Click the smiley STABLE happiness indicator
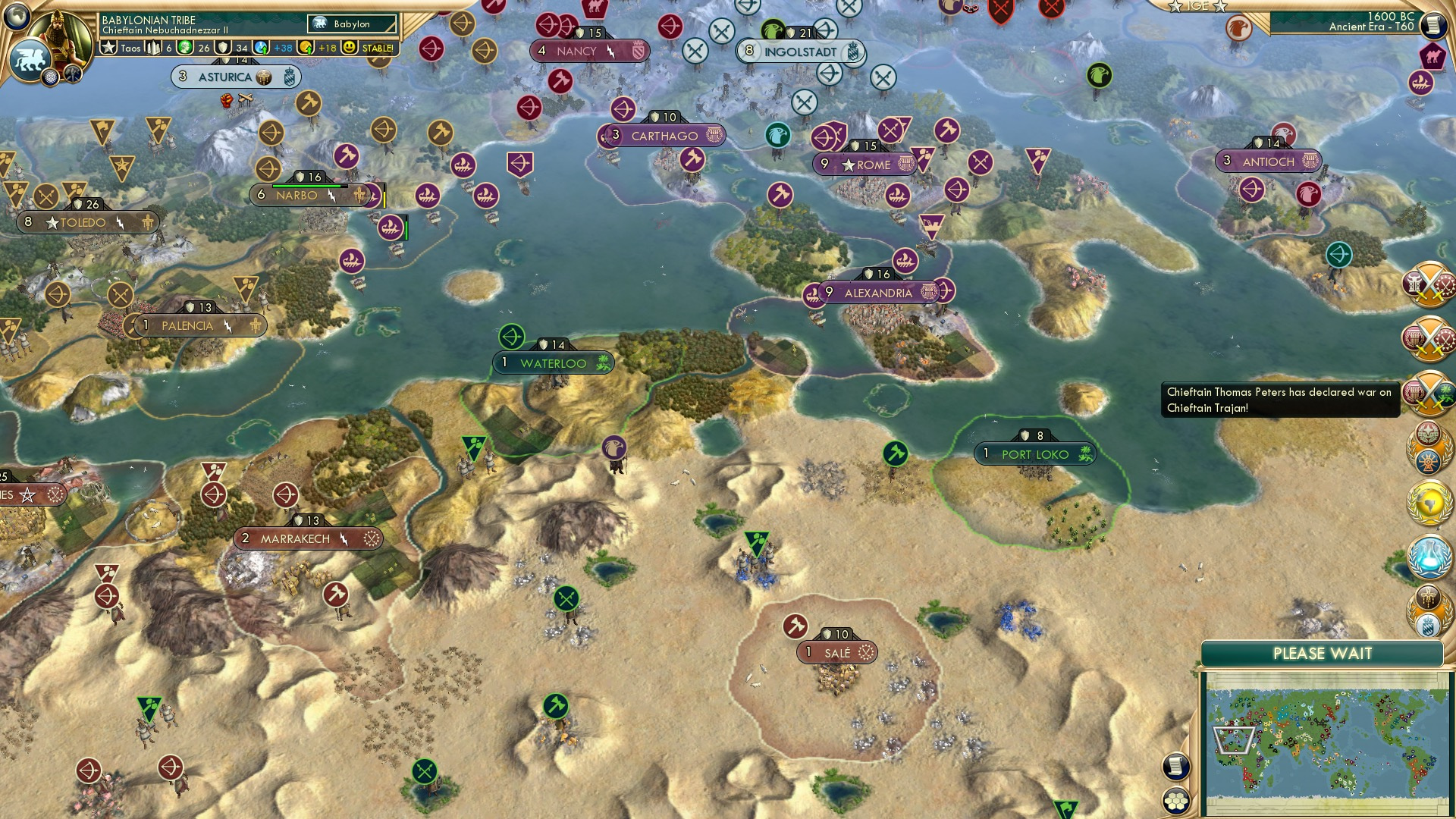Viewport: 1456px width, 819px height. click(x=349, y=47)
